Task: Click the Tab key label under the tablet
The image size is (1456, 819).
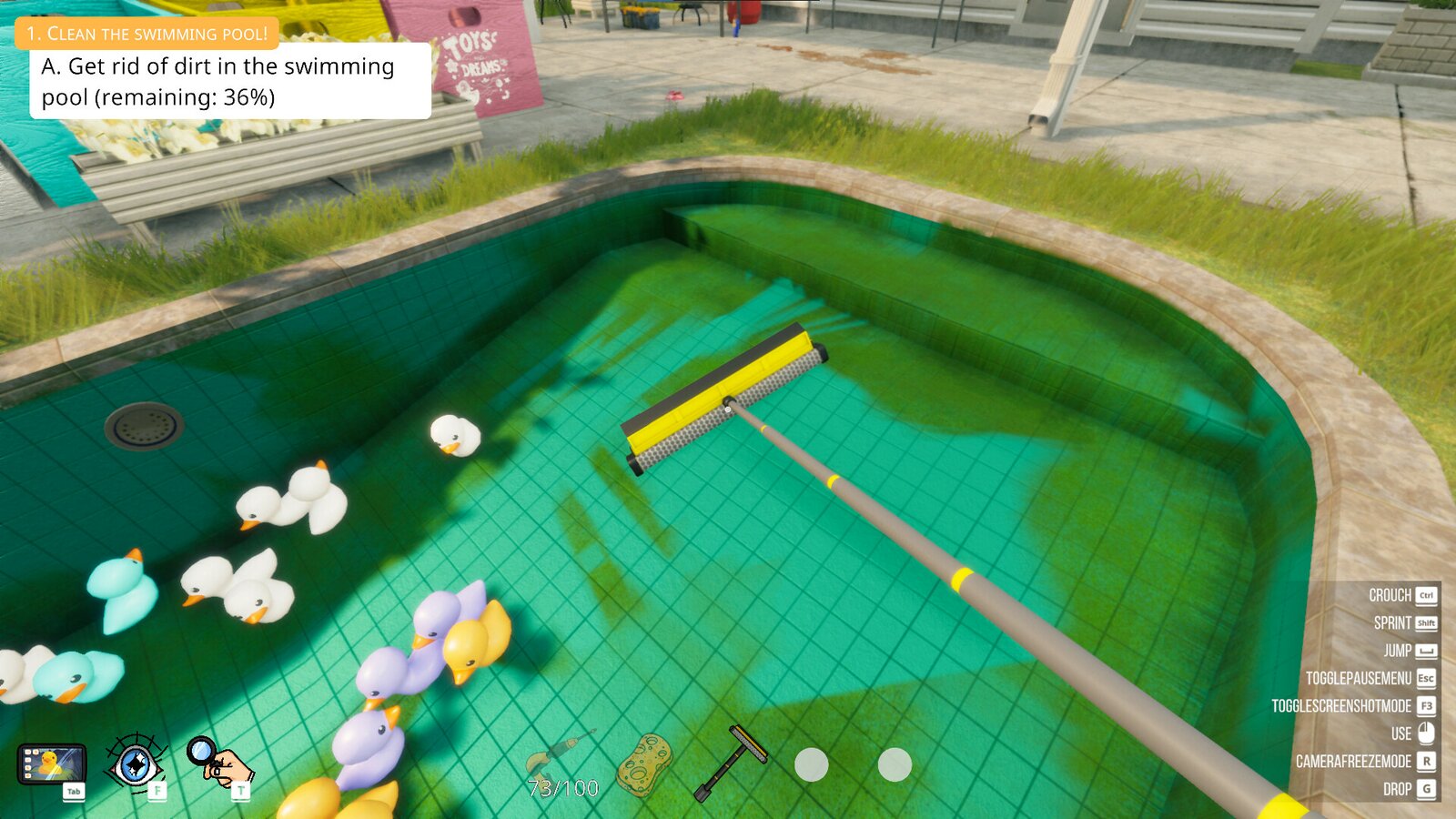Action: pos(72,792)
